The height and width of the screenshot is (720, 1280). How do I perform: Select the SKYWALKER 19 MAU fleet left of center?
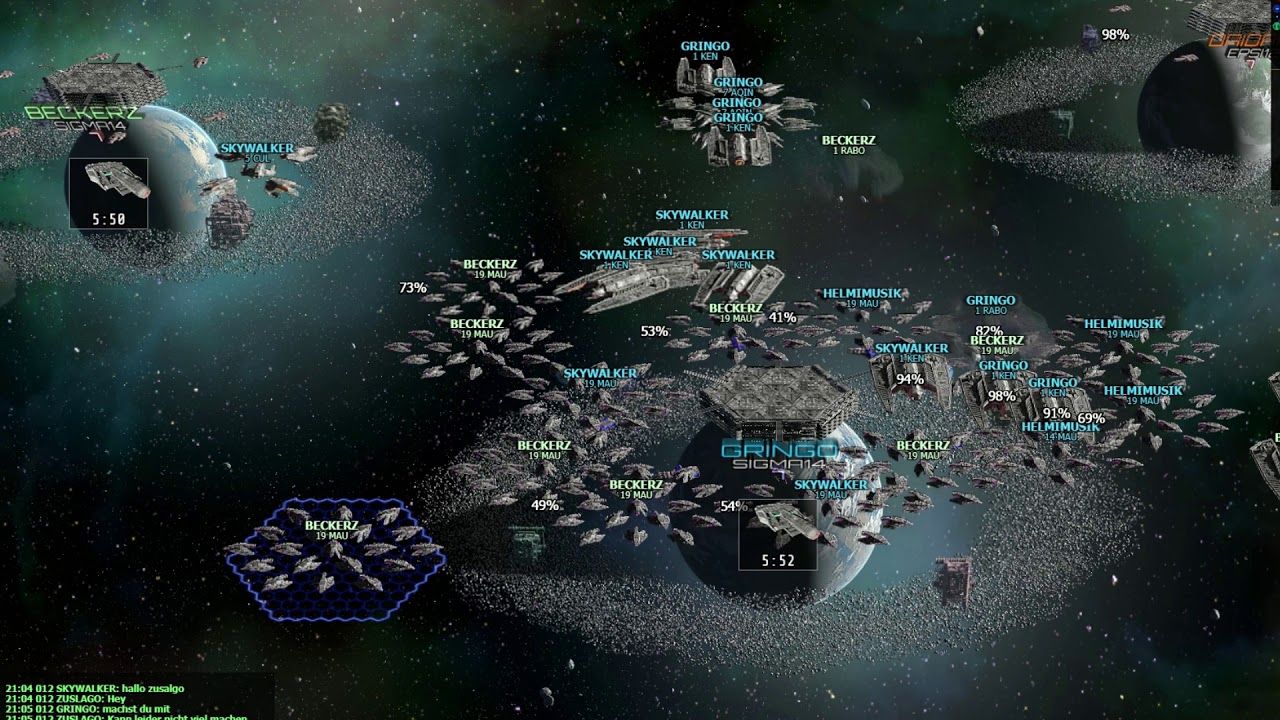(x=600, y=375)
